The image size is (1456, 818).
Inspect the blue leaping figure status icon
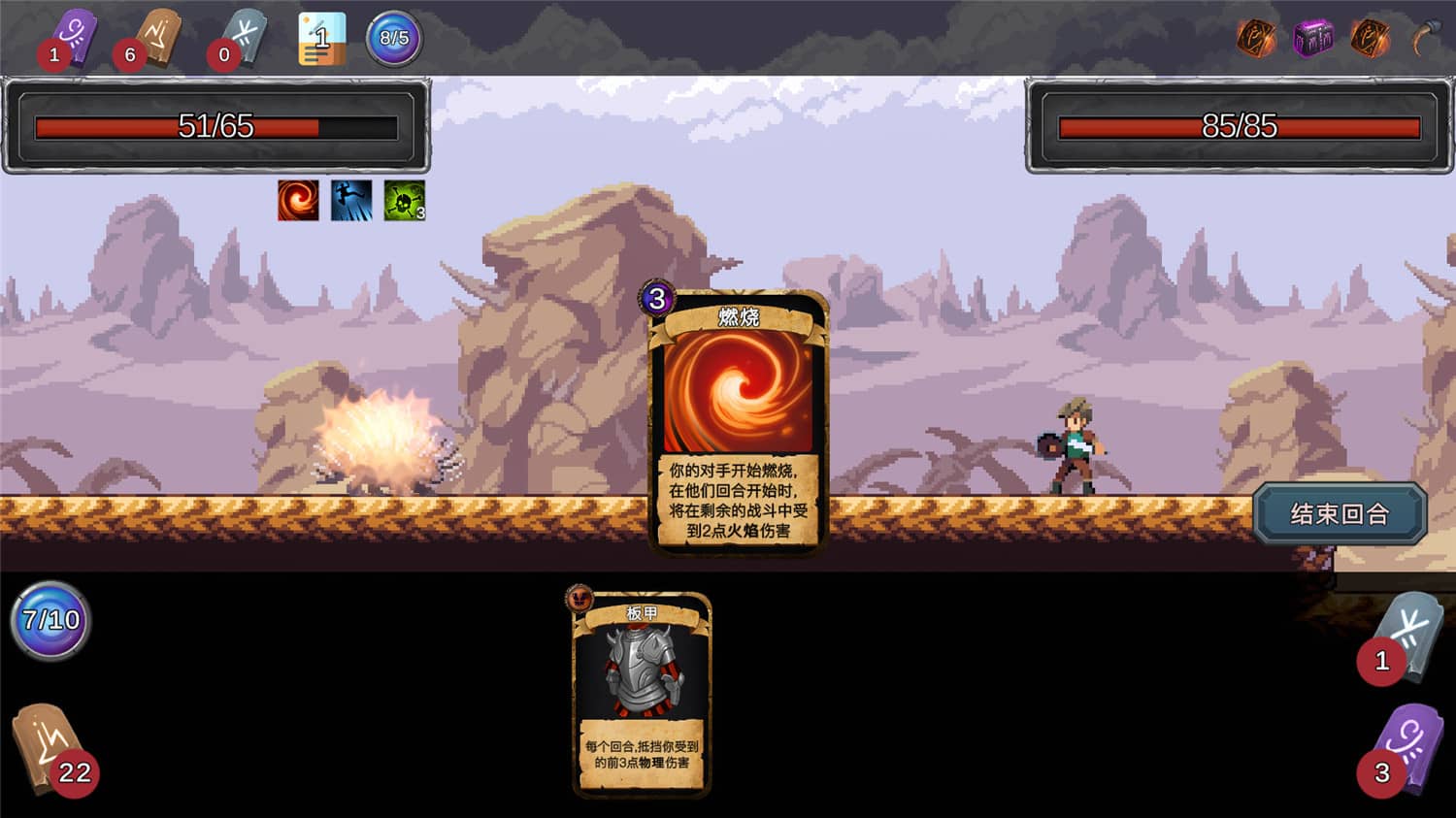(x=350, y=200)
